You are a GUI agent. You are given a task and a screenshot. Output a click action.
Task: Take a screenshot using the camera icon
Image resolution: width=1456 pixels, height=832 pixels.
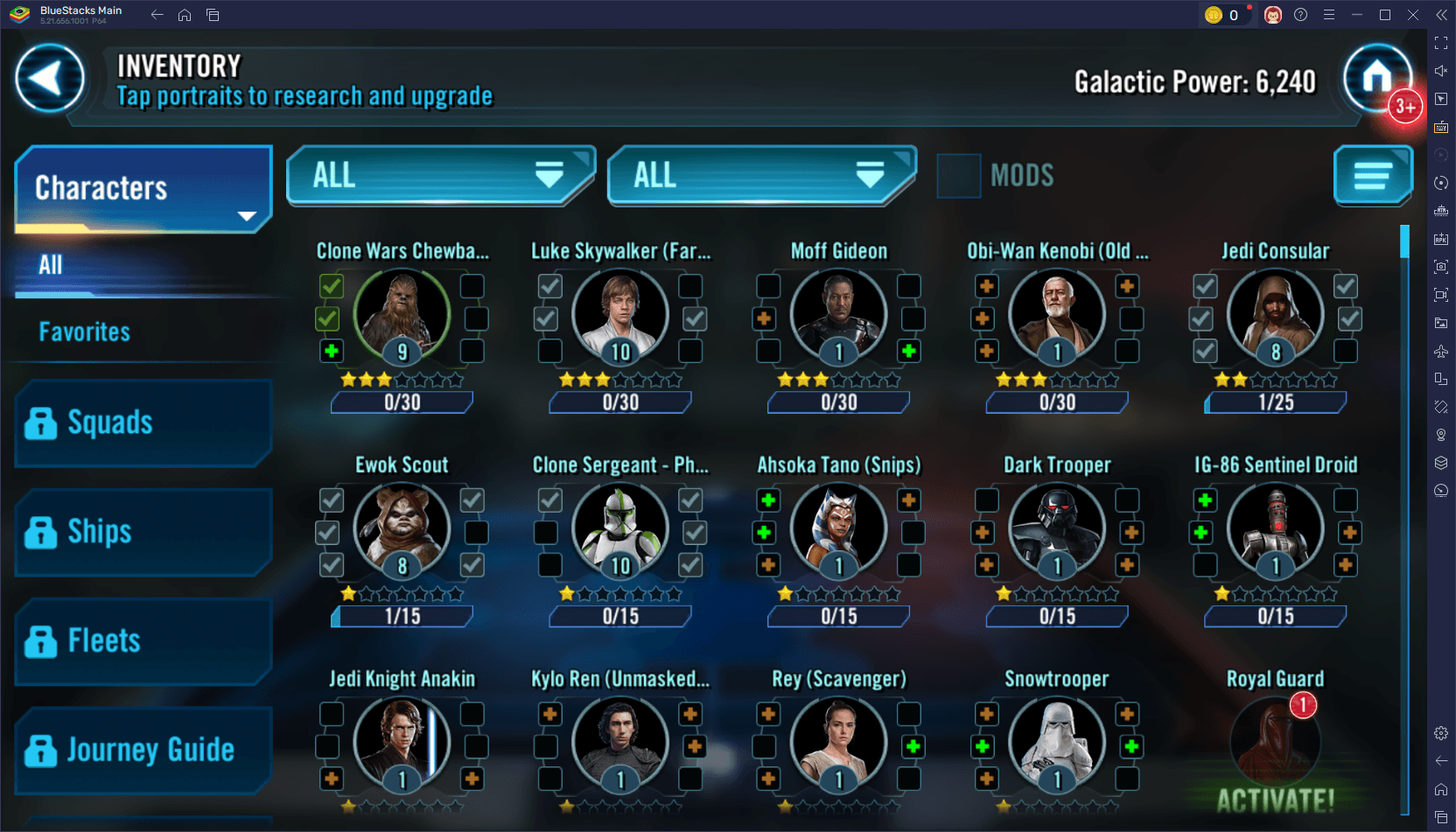pos(1441,267)
